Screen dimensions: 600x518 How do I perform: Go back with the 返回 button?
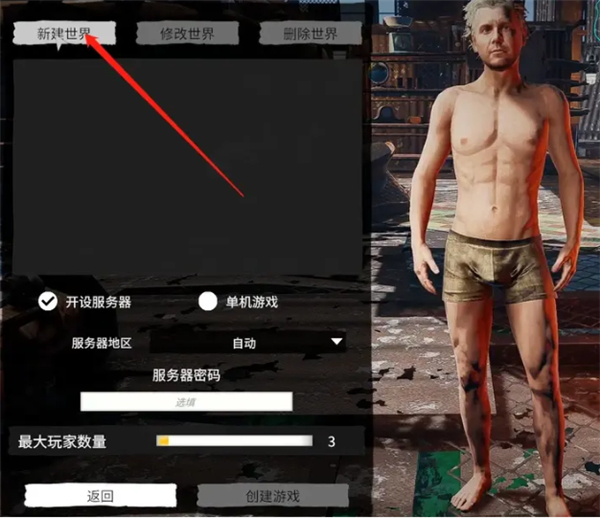100,496
